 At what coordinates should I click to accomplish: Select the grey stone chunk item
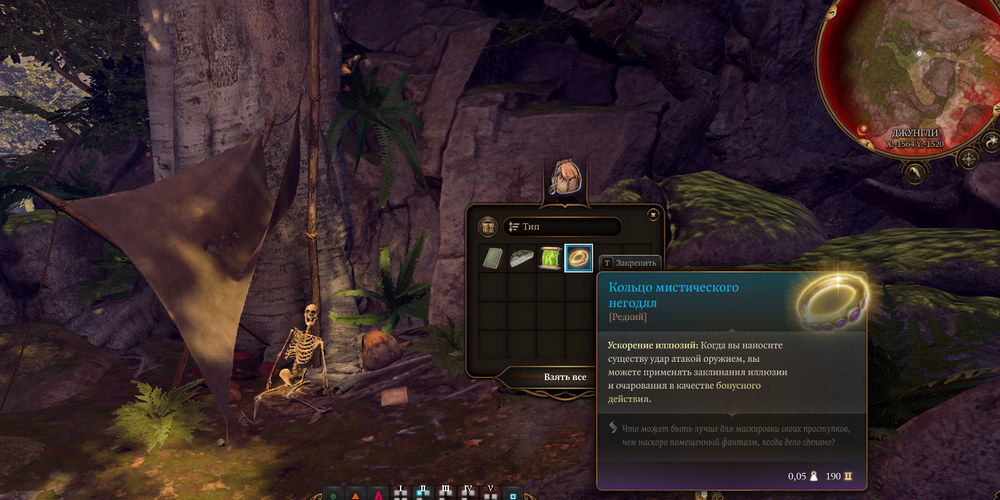pos(522,258)
